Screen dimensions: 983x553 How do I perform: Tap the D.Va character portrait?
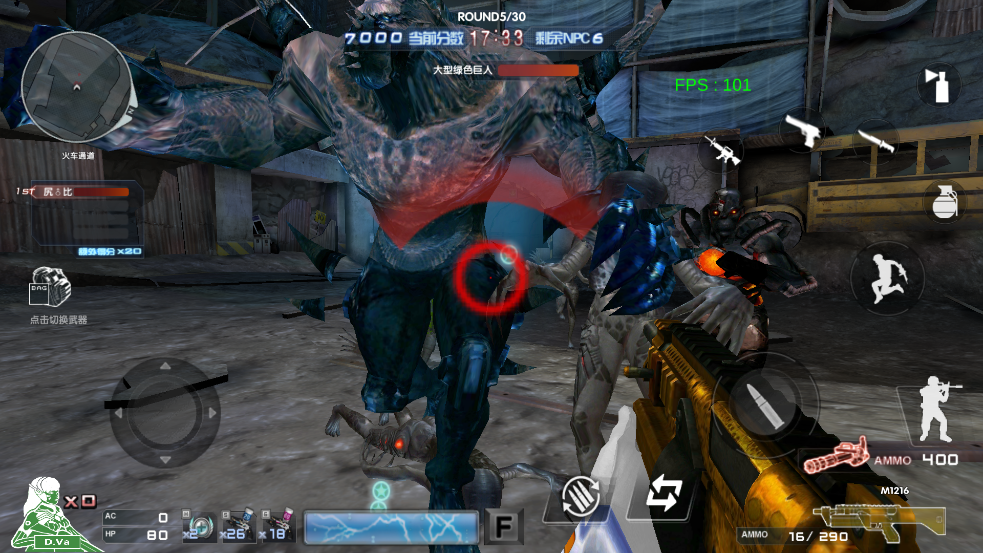(x=45, y=515)
